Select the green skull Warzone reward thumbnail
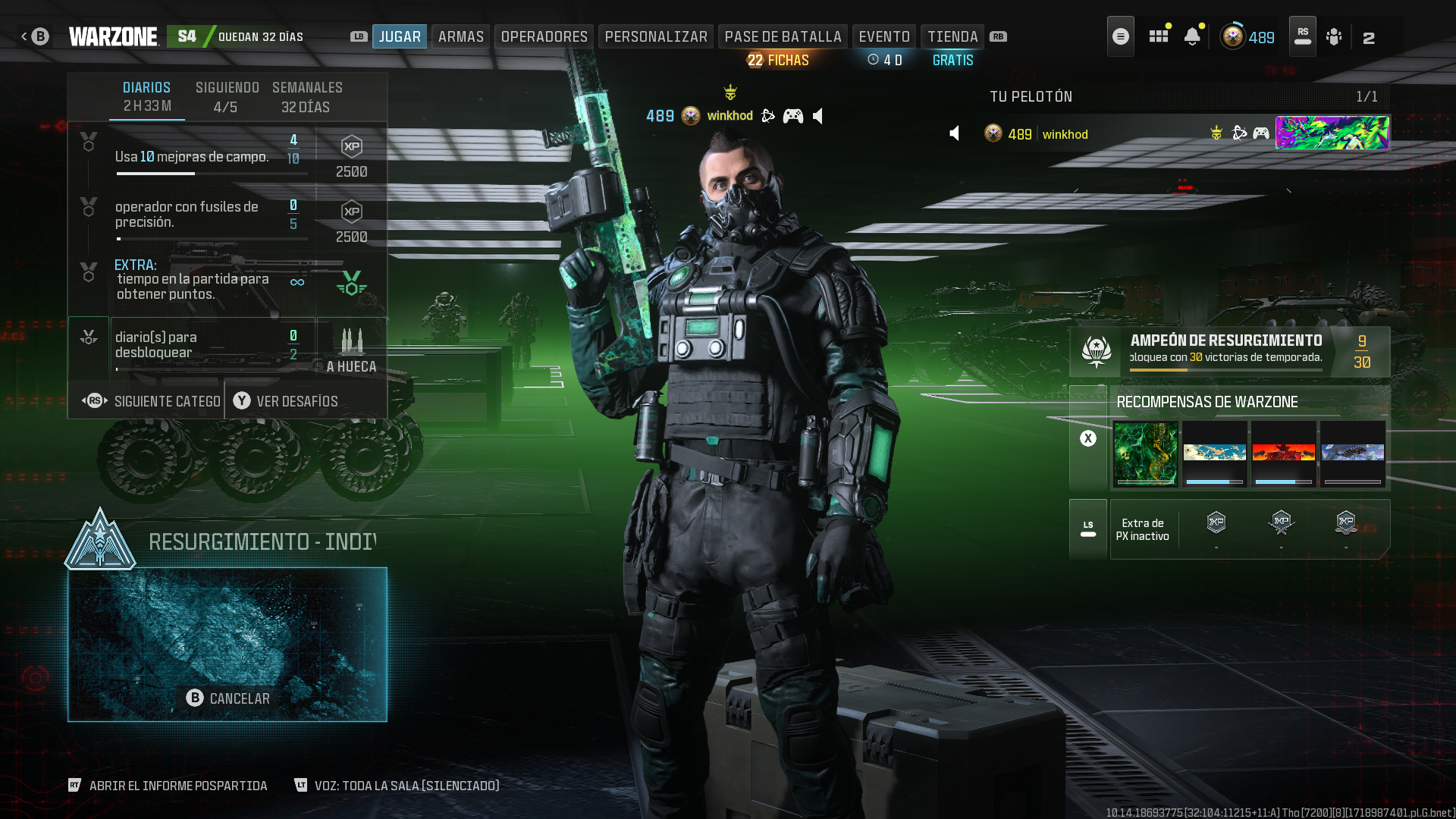The width and height of the screenshot is (1456, 819). (x=1145, y=453)
